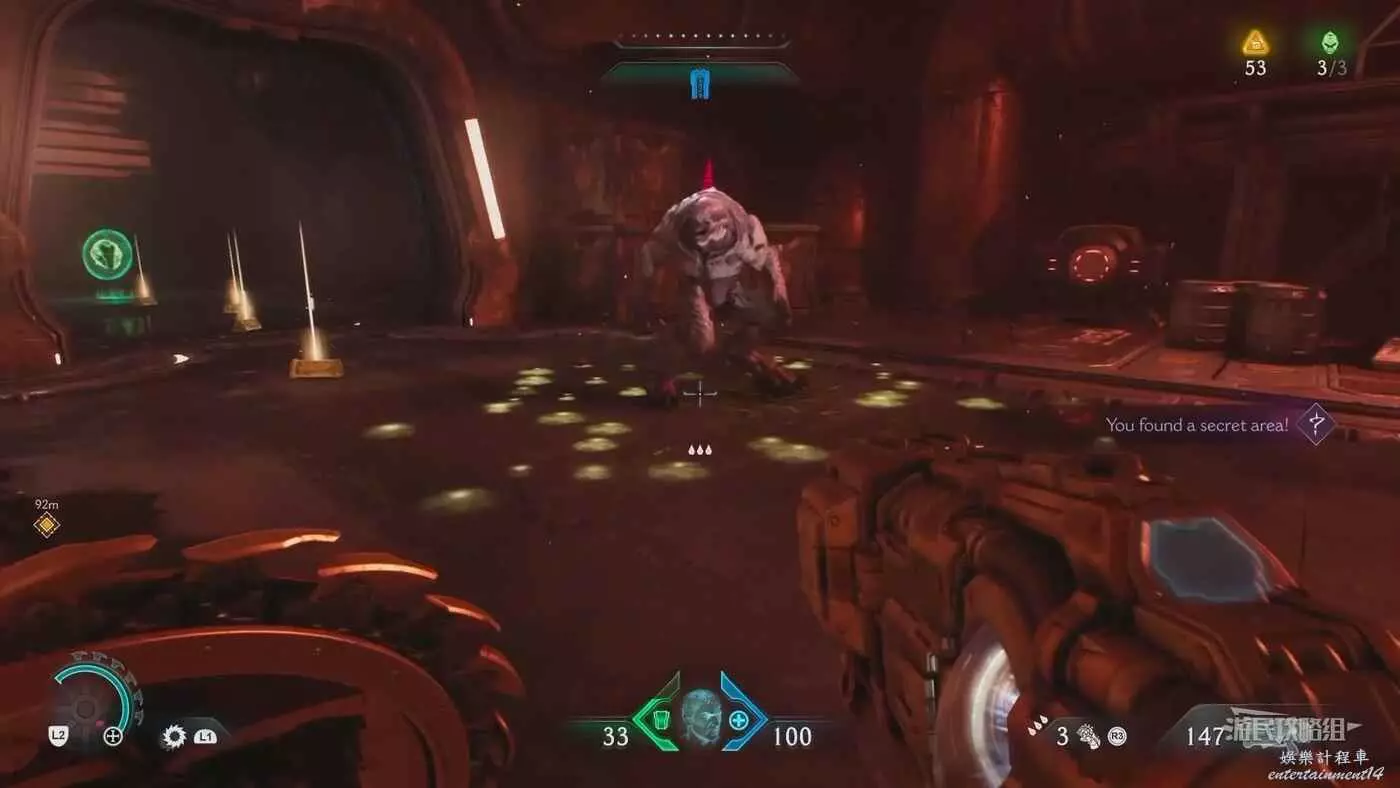Click the circular shield charge gauge
This screenshot has width=1400, height=788.
coord(90,704)
